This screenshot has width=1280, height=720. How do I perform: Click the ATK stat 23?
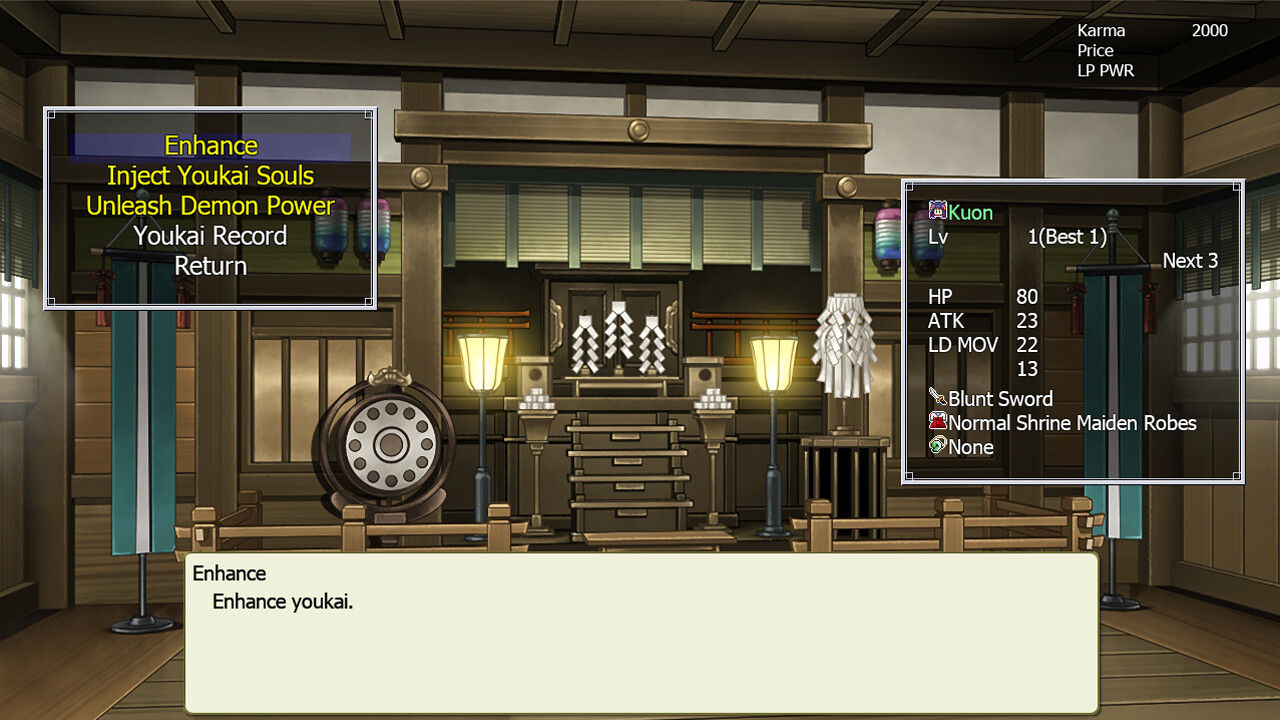point(1028,321)
